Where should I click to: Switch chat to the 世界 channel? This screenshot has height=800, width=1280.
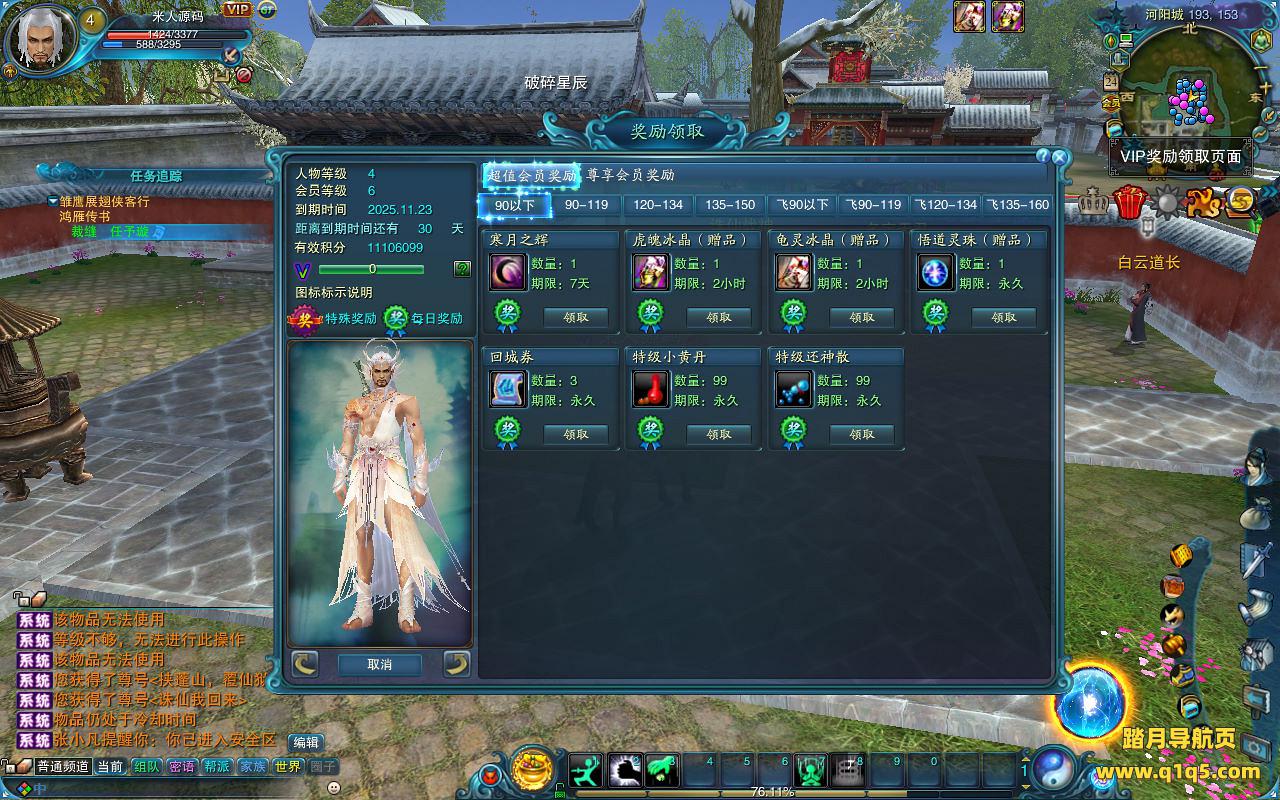pos(287,767)
